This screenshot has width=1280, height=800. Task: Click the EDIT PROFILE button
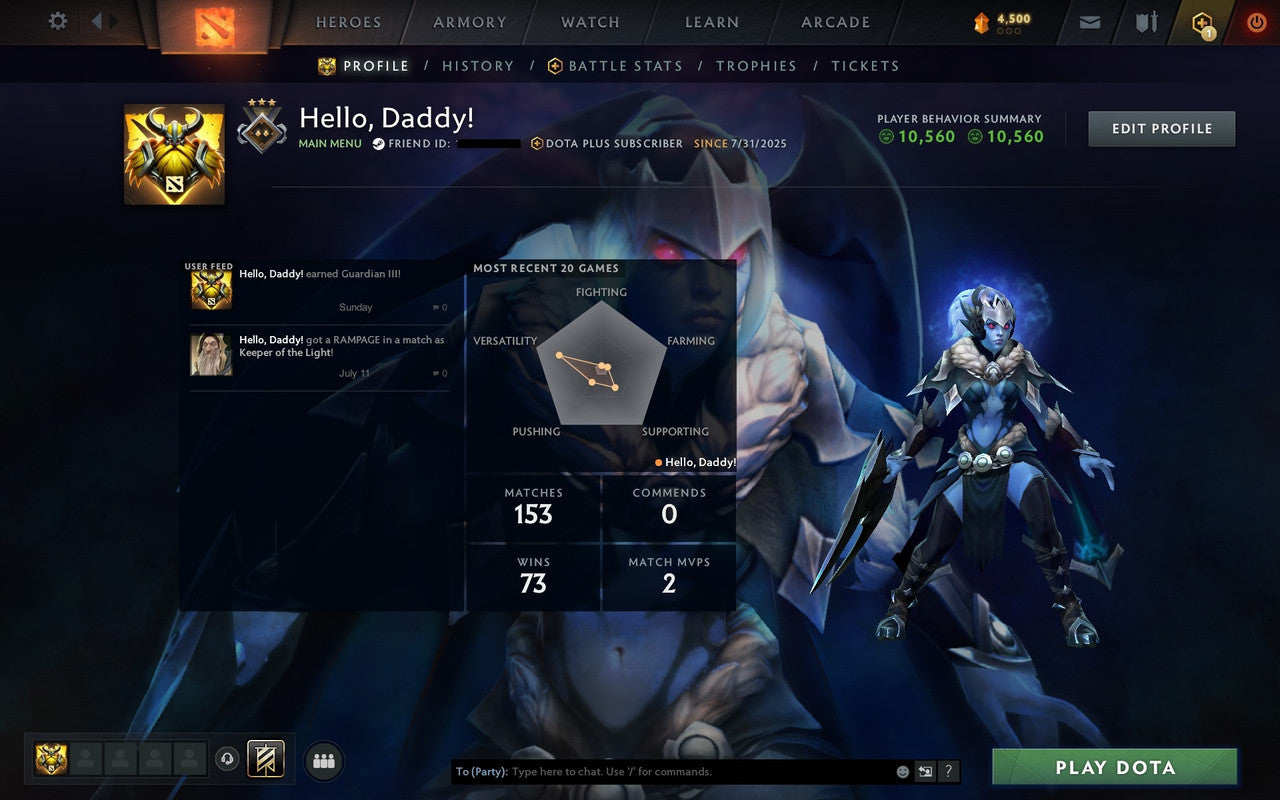pyautogui.click(x=1161, y=128)
